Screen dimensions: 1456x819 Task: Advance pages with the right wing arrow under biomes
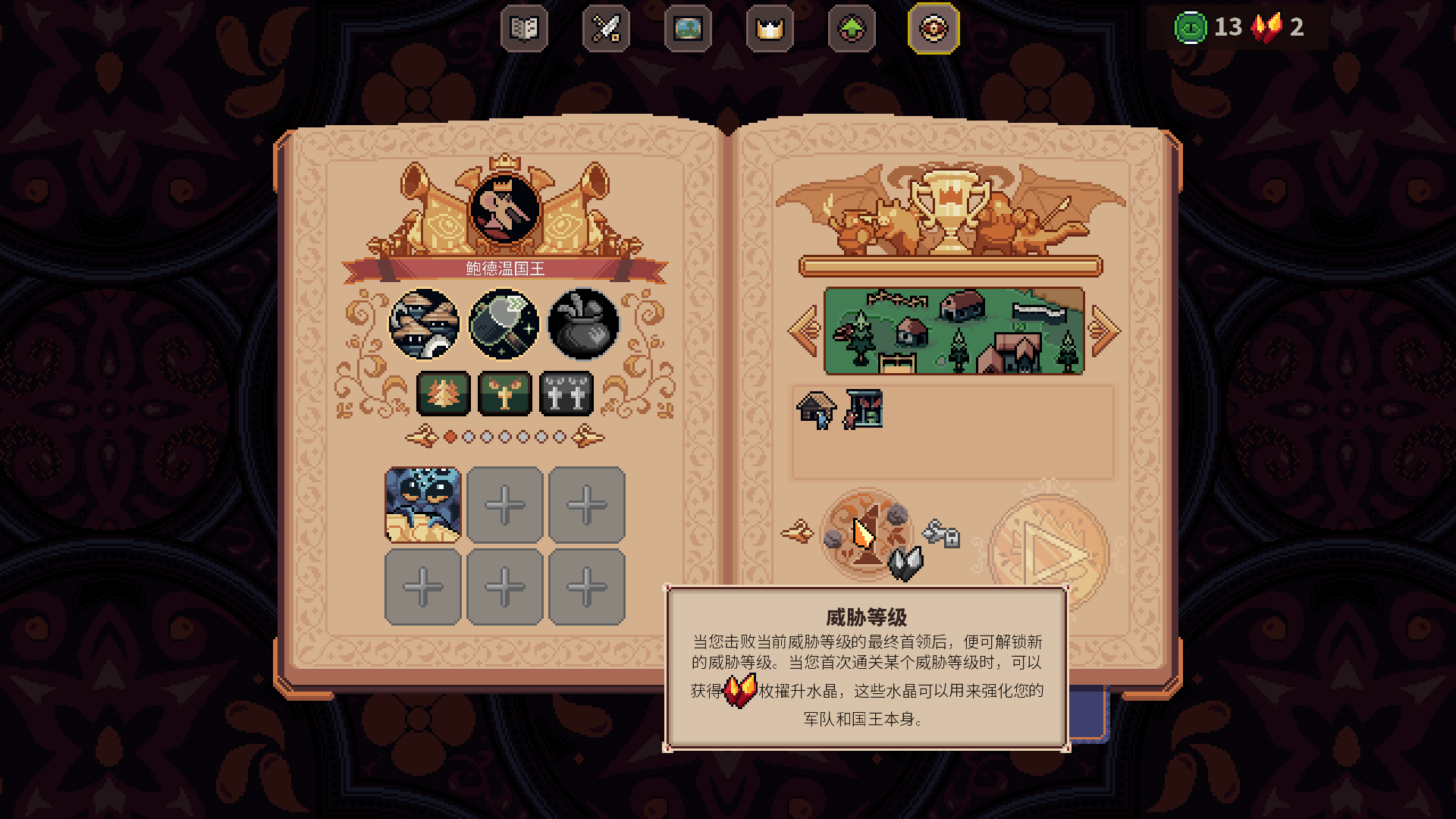pyautogui.click(x=589, y=437)
